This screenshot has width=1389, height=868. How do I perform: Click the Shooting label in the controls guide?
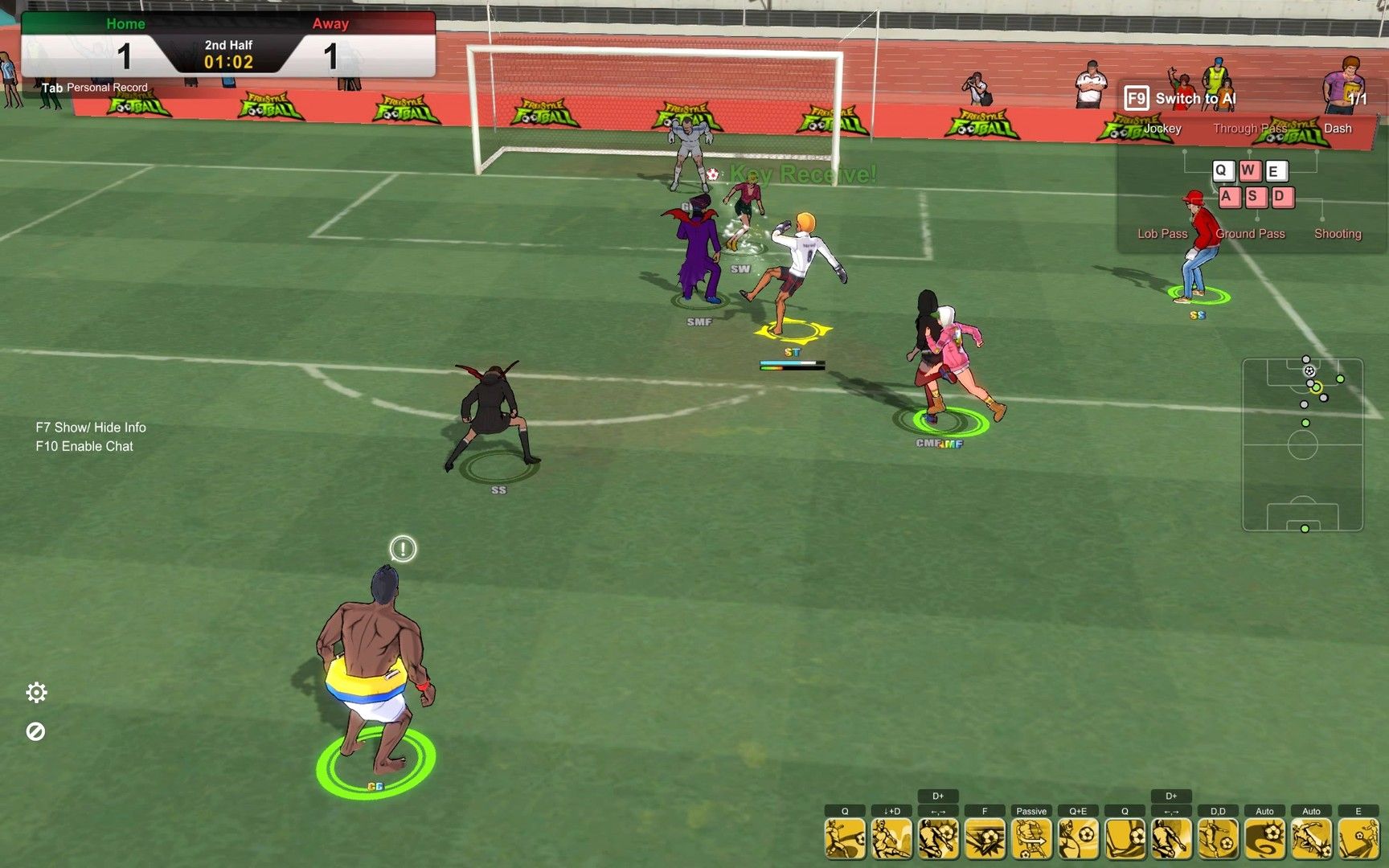1337,233
